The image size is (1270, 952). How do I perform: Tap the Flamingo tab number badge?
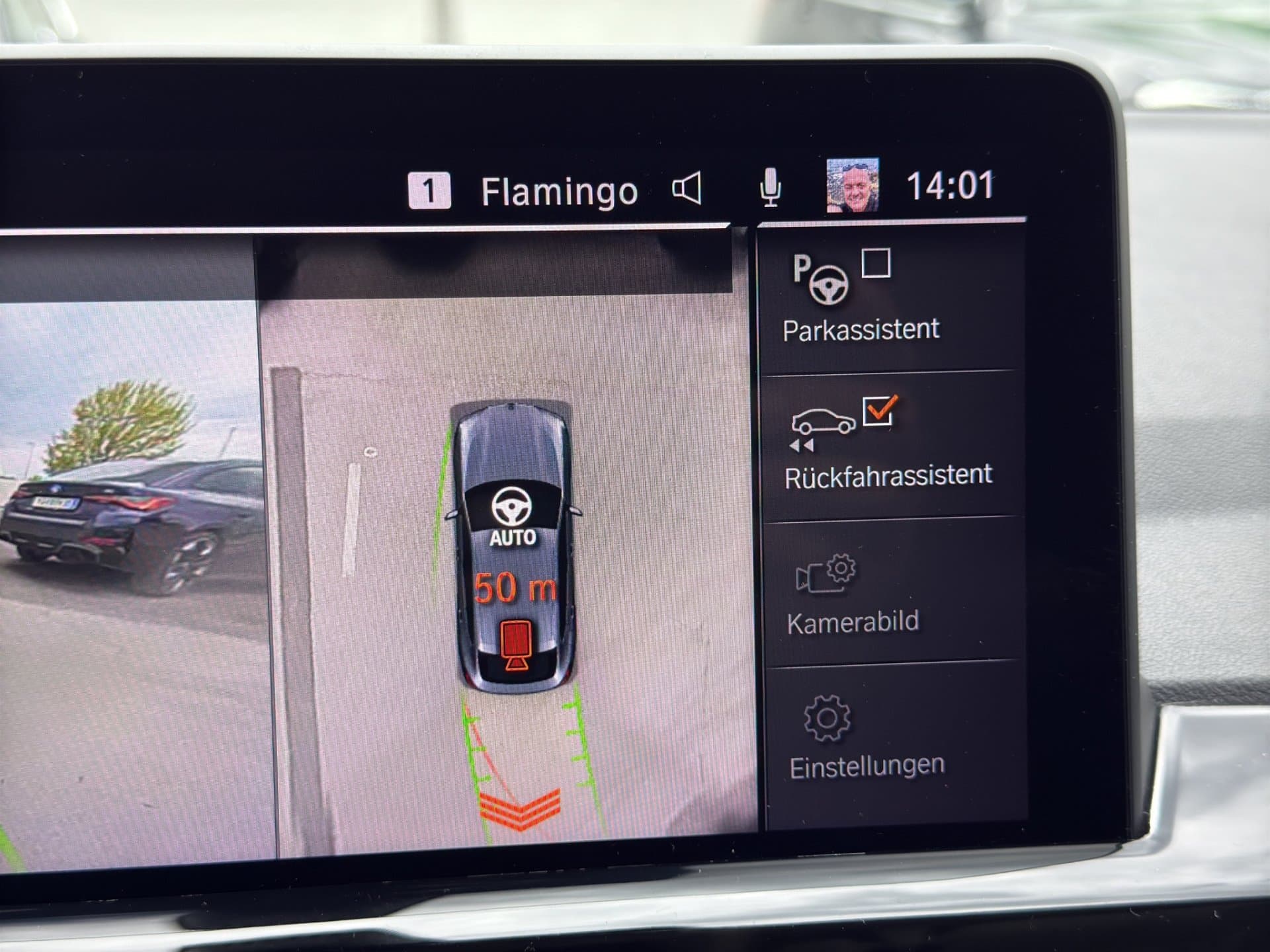429,190
